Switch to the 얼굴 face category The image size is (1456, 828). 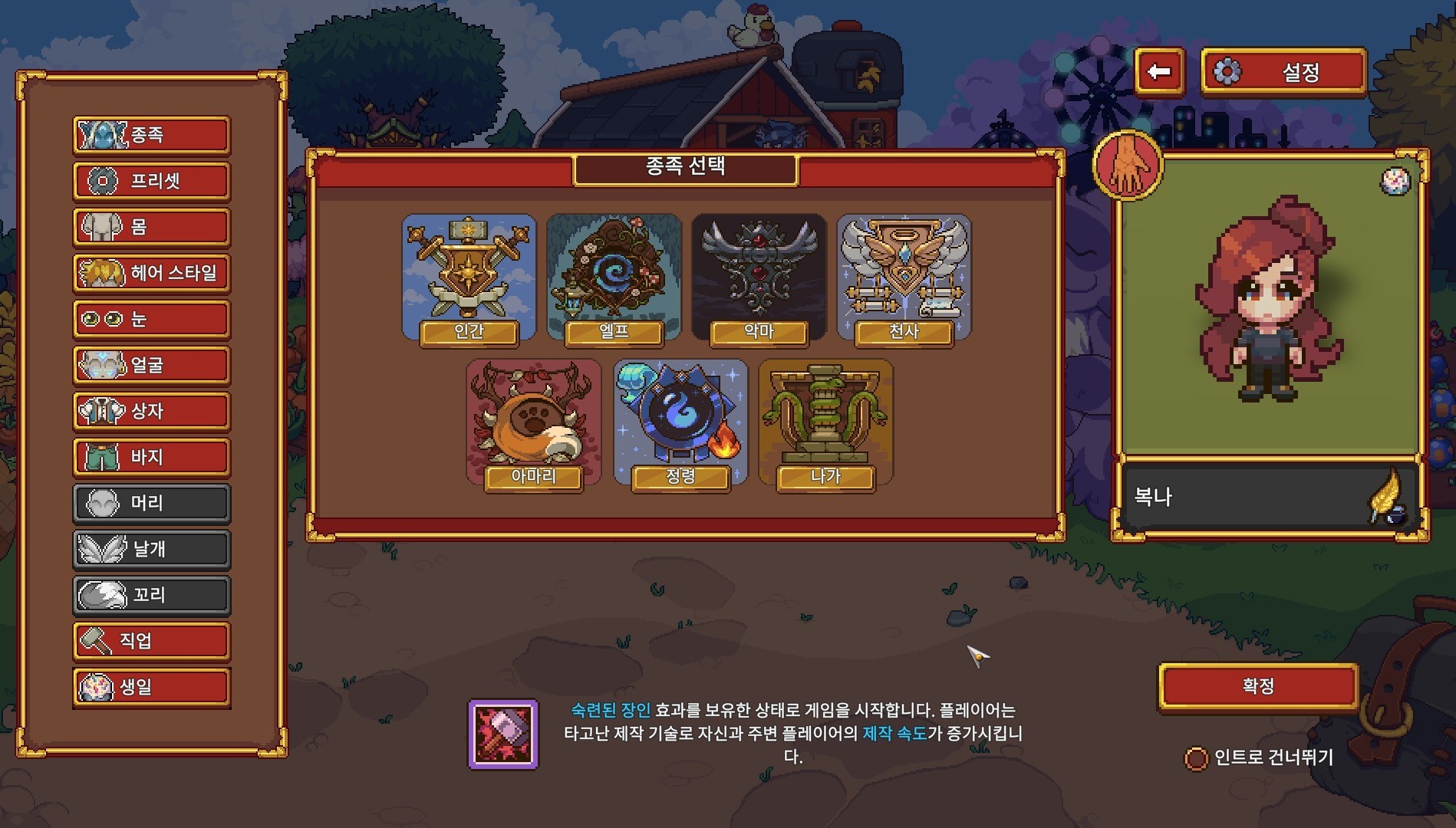click(152, 365)
